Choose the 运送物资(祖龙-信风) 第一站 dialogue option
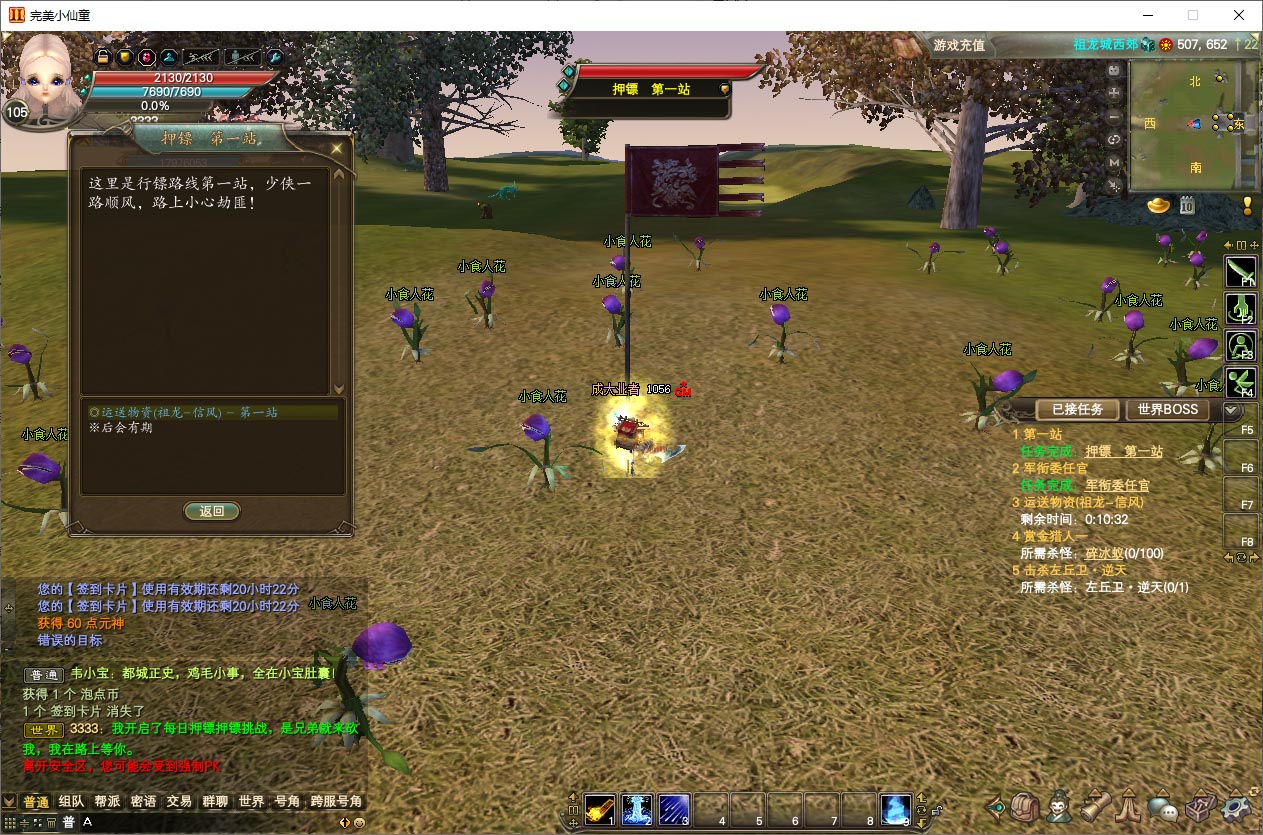Image resolution: width=1263 pixels, height=835 pixels. (x=183, y=412)
